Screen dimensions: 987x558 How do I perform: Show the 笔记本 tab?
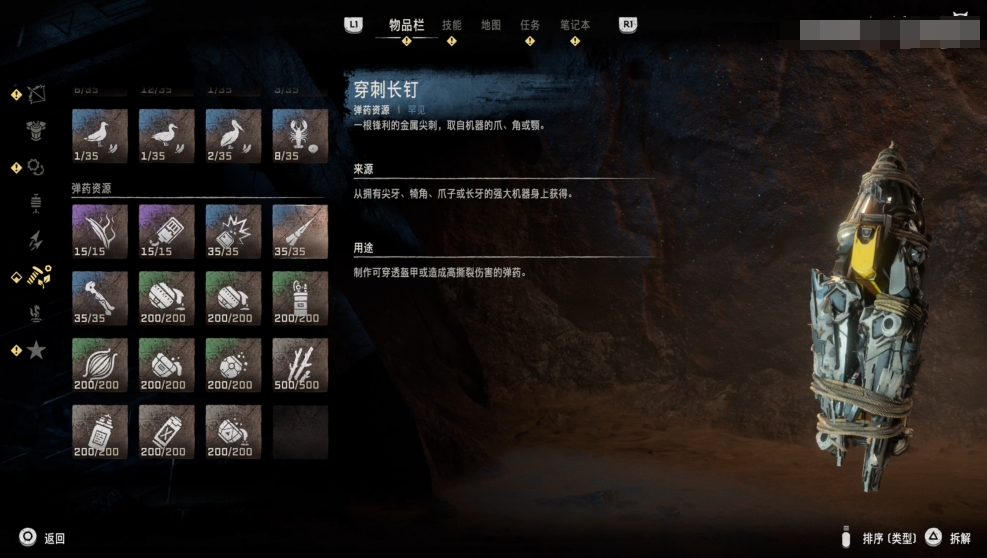click(574, 25)
